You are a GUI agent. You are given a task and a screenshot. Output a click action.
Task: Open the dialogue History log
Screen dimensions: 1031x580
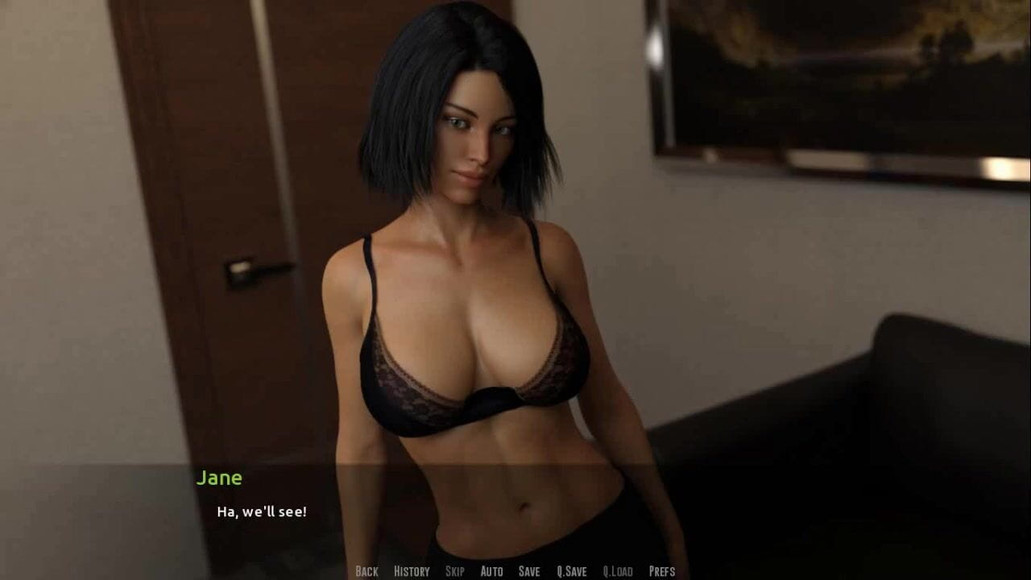[411, 571]
